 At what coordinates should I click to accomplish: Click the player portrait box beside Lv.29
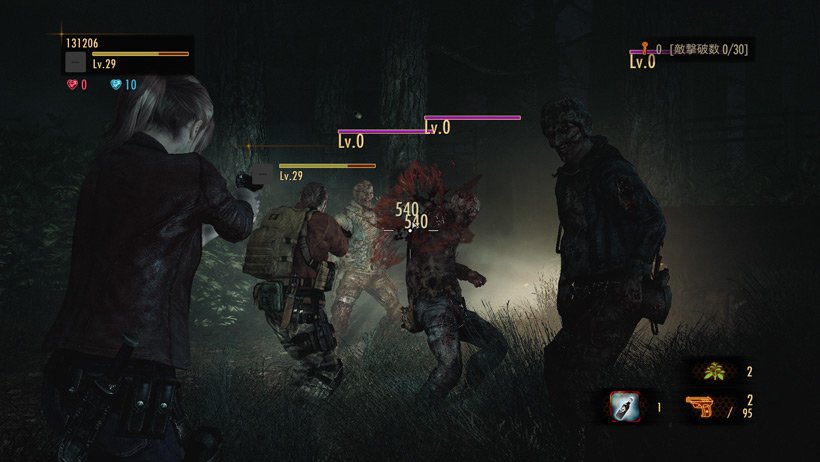(x=75, y=62)
